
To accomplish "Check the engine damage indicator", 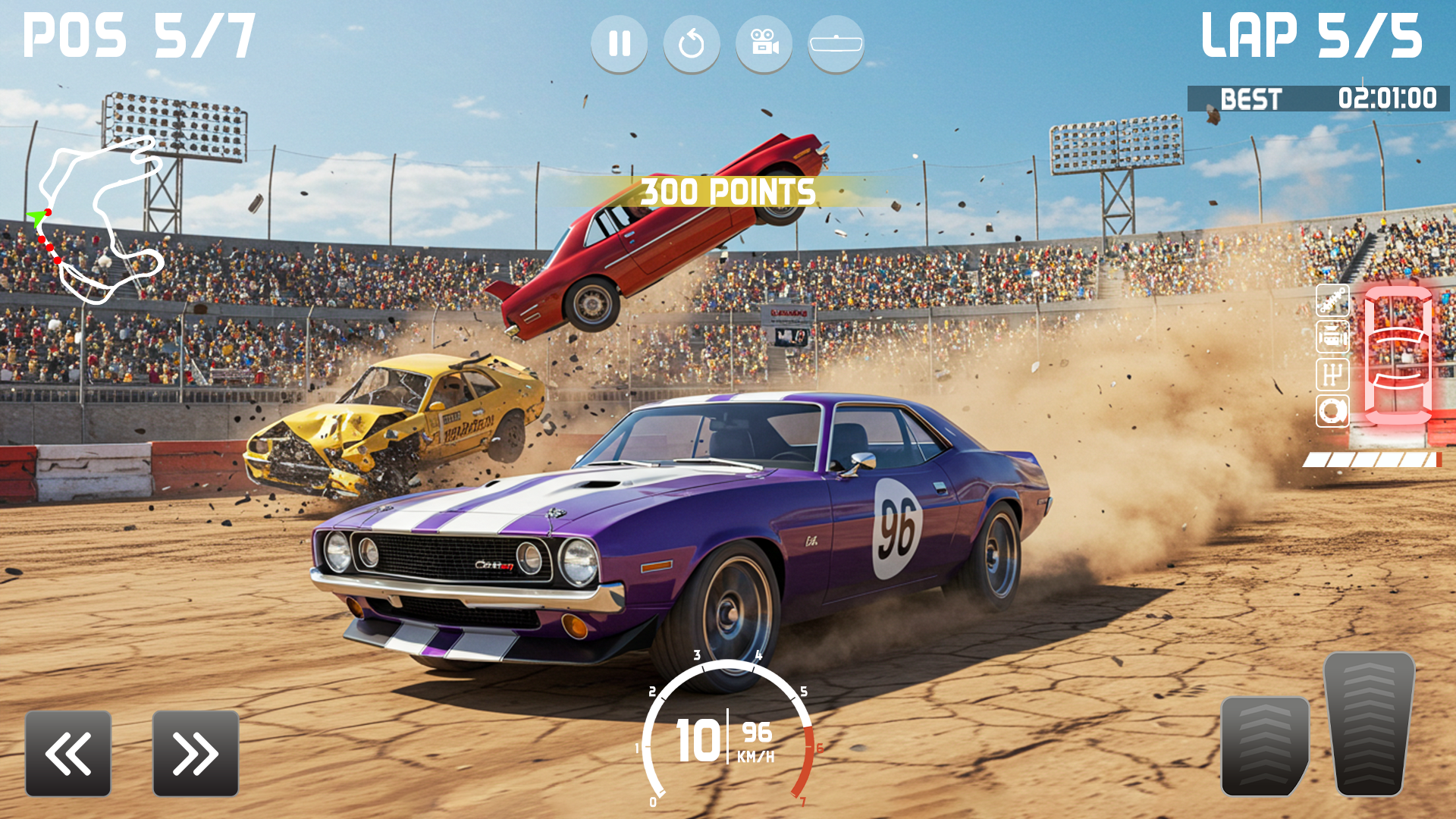I will pyautogui.click(x=1332, y=336).
